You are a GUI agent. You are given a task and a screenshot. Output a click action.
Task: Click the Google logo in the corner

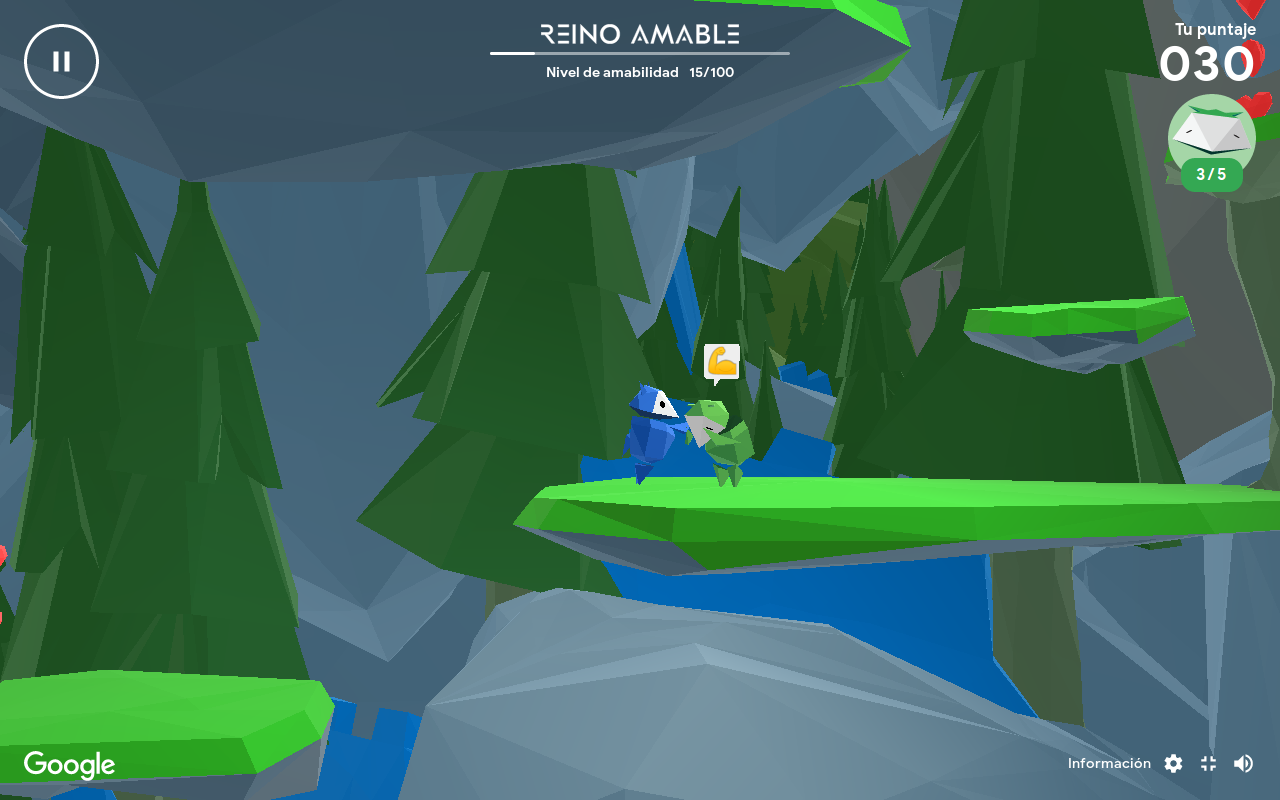[x=67, y=764]
